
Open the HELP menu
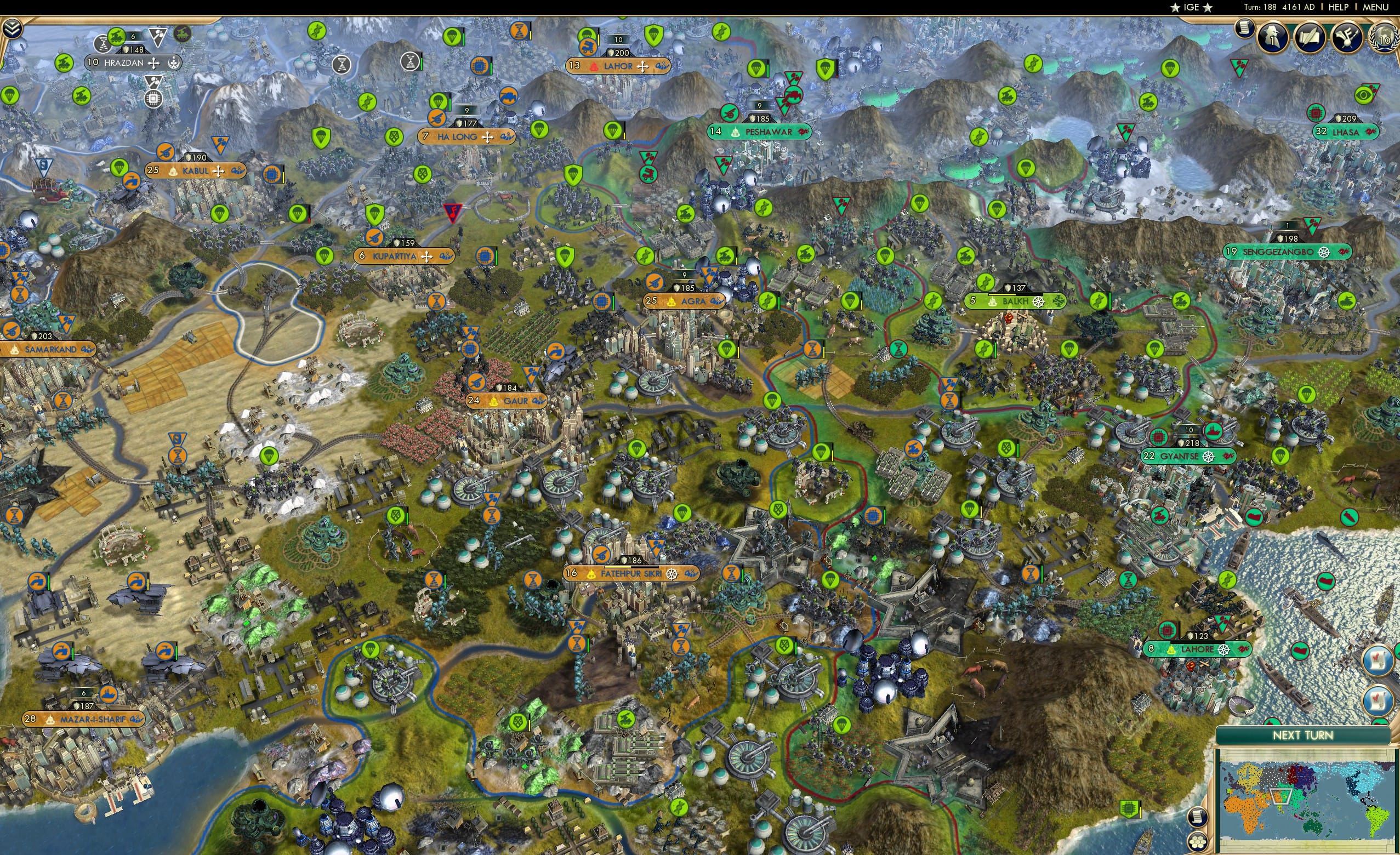tap(1339, 7)
